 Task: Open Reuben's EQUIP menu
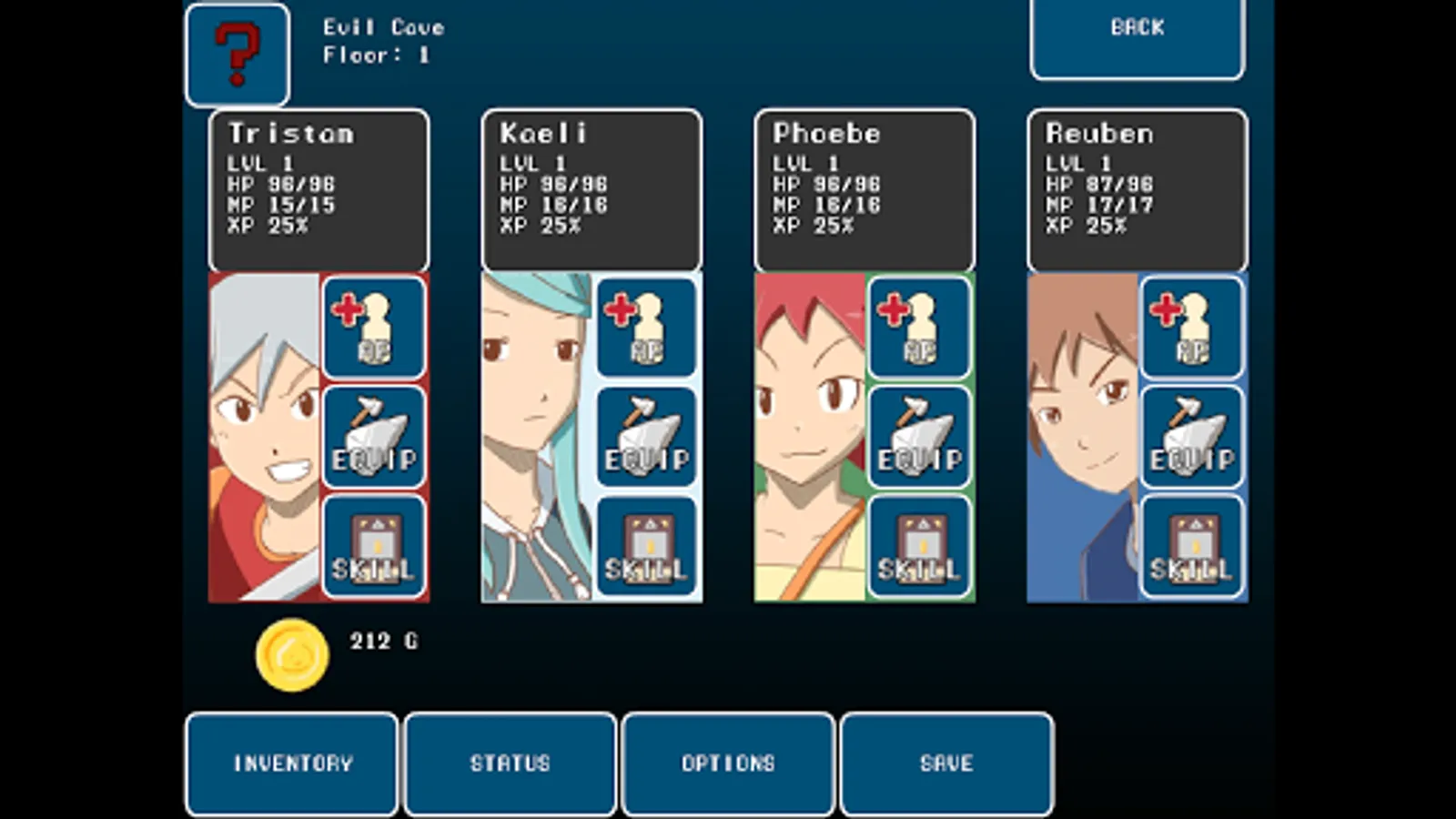coord(1191,438)
